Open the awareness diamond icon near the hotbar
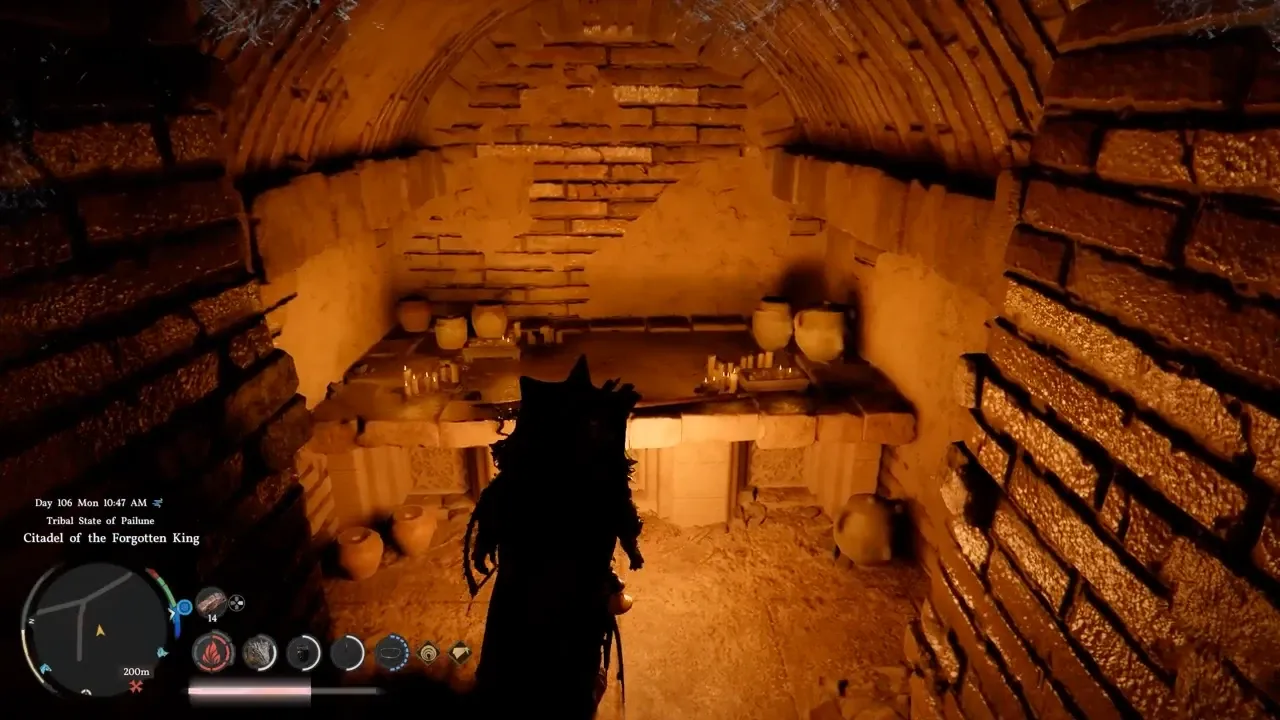The height and width of the screenshot is (720, 1280). [x=426, y=654]
